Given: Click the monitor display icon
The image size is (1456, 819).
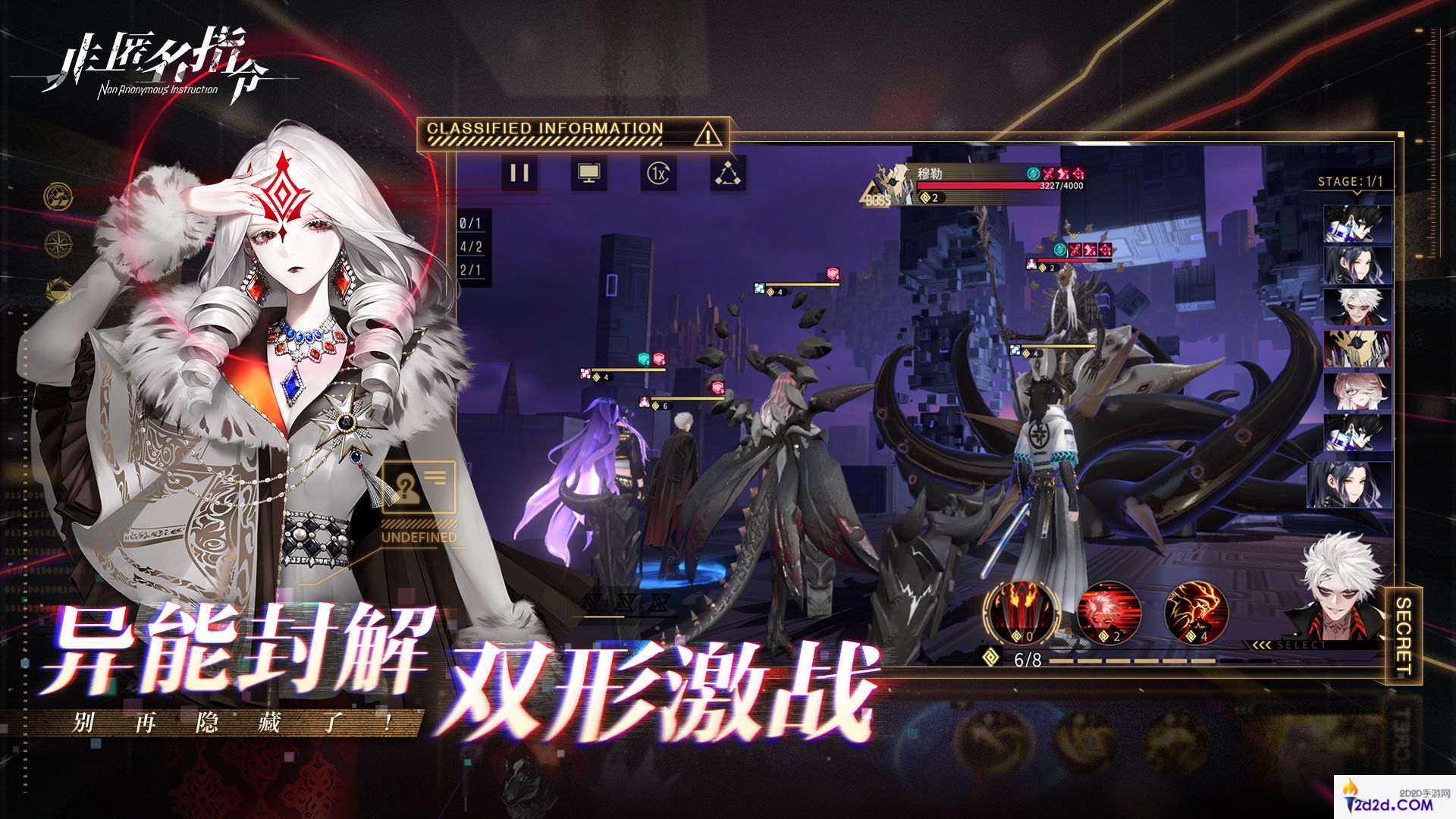Looking at the screenshot, I should (588, 173).
